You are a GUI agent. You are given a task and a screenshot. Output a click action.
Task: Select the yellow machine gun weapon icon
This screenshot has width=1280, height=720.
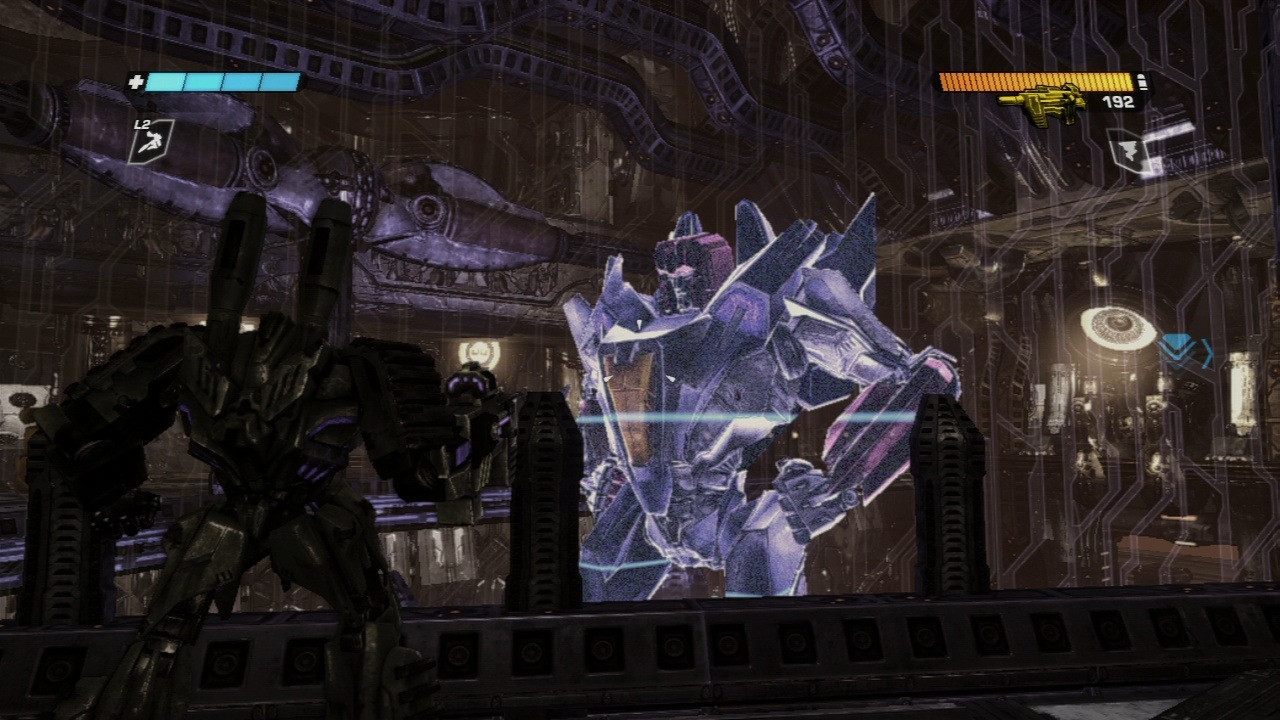click(1043, 105)
